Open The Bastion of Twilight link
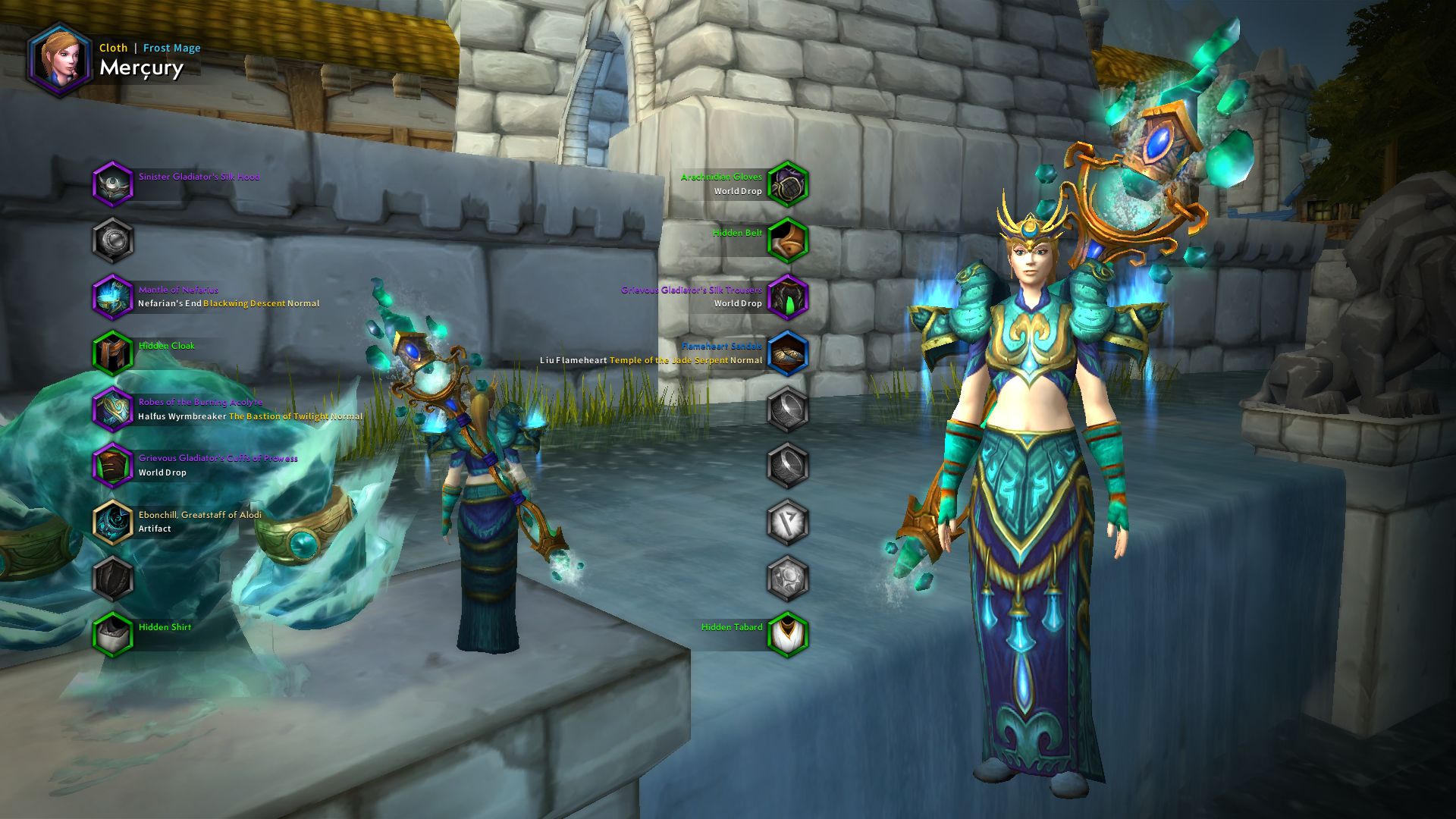The height and width of the screenshot is (819, 1456). coord(281,416)
